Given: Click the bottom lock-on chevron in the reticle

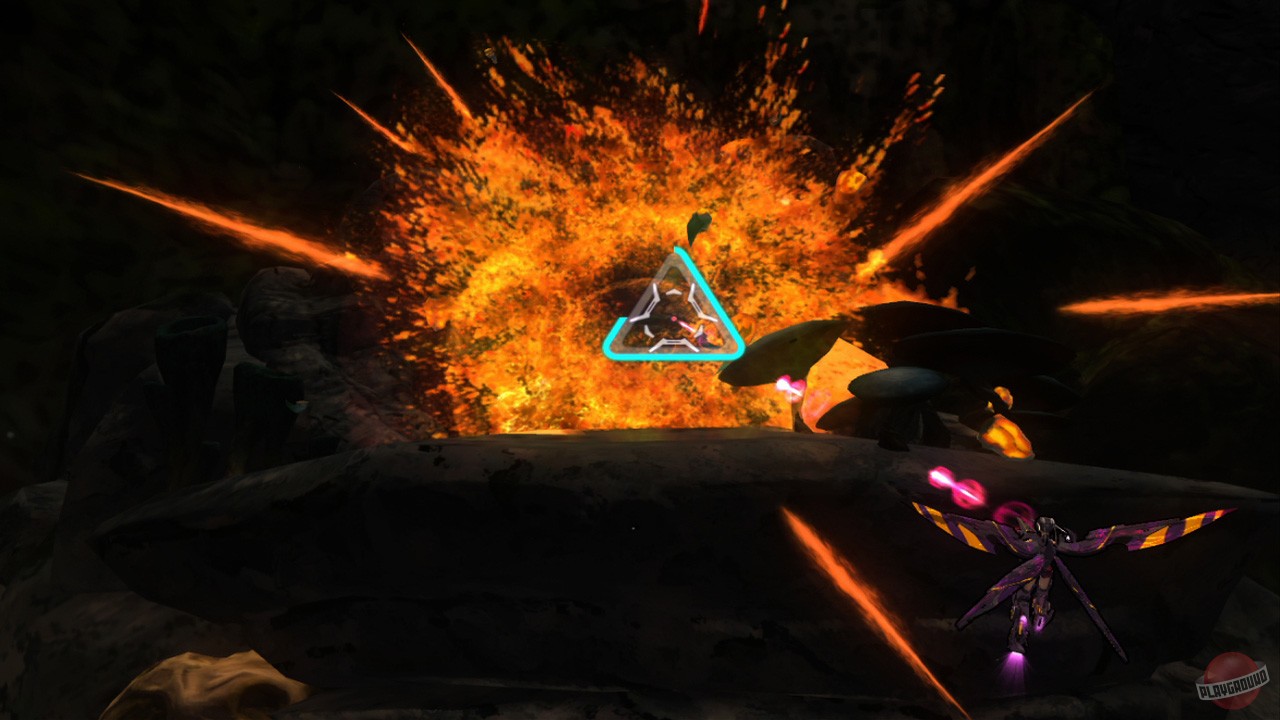Looking at the screenshot, I should pos(673,344).
